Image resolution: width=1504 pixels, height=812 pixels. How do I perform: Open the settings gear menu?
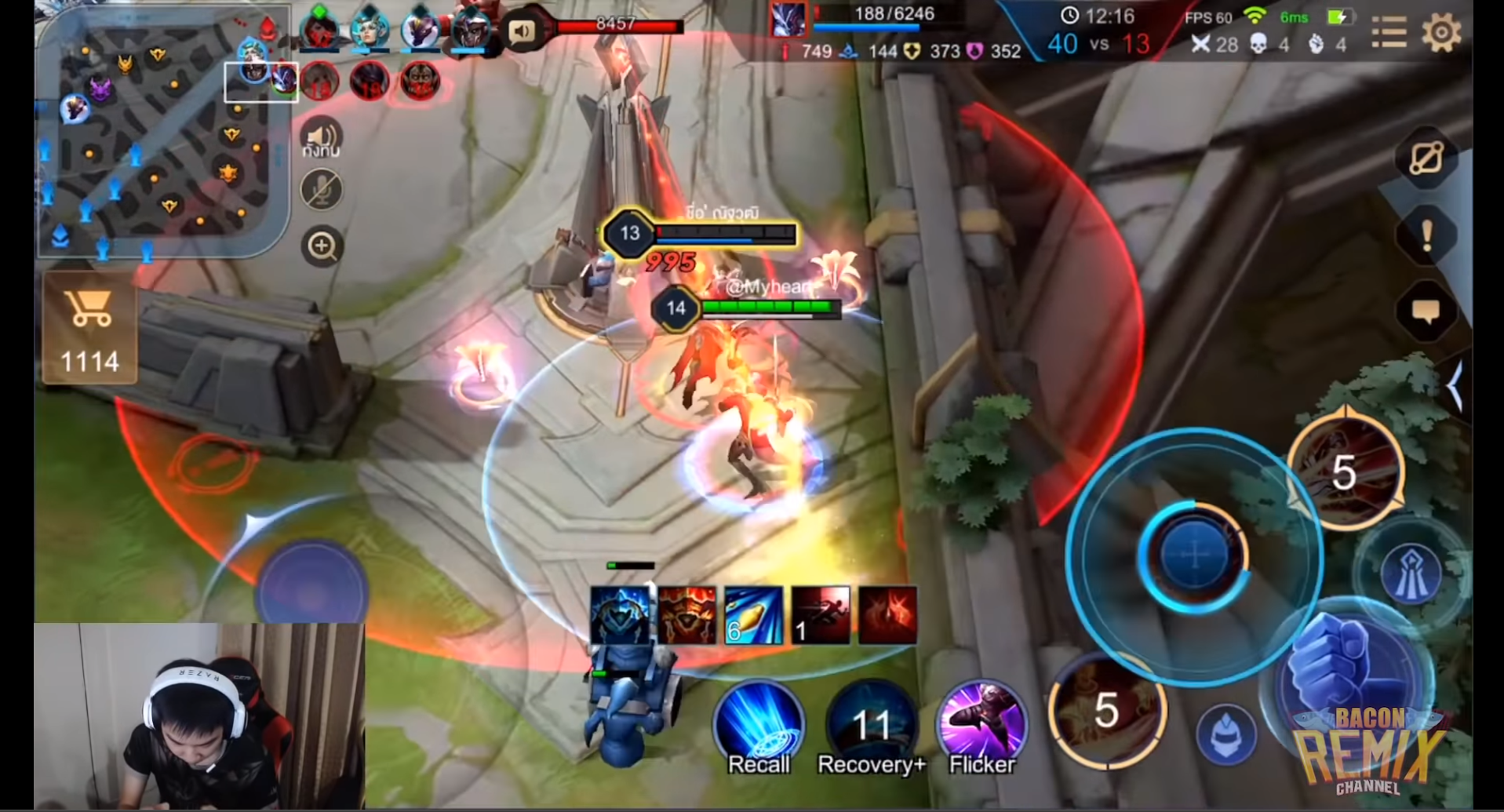pos(1440,33)
